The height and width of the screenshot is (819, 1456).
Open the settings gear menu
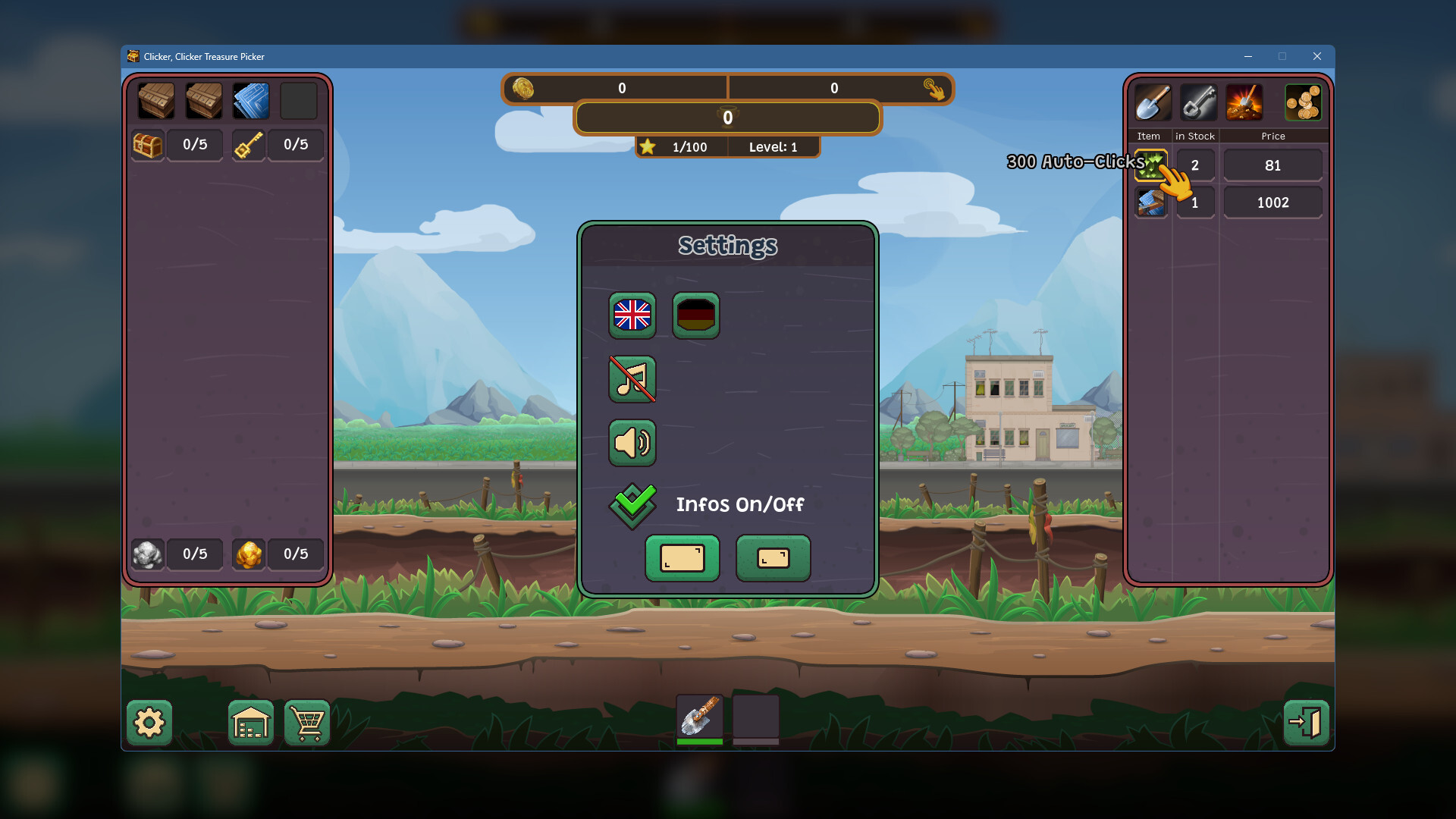[149, 723]
